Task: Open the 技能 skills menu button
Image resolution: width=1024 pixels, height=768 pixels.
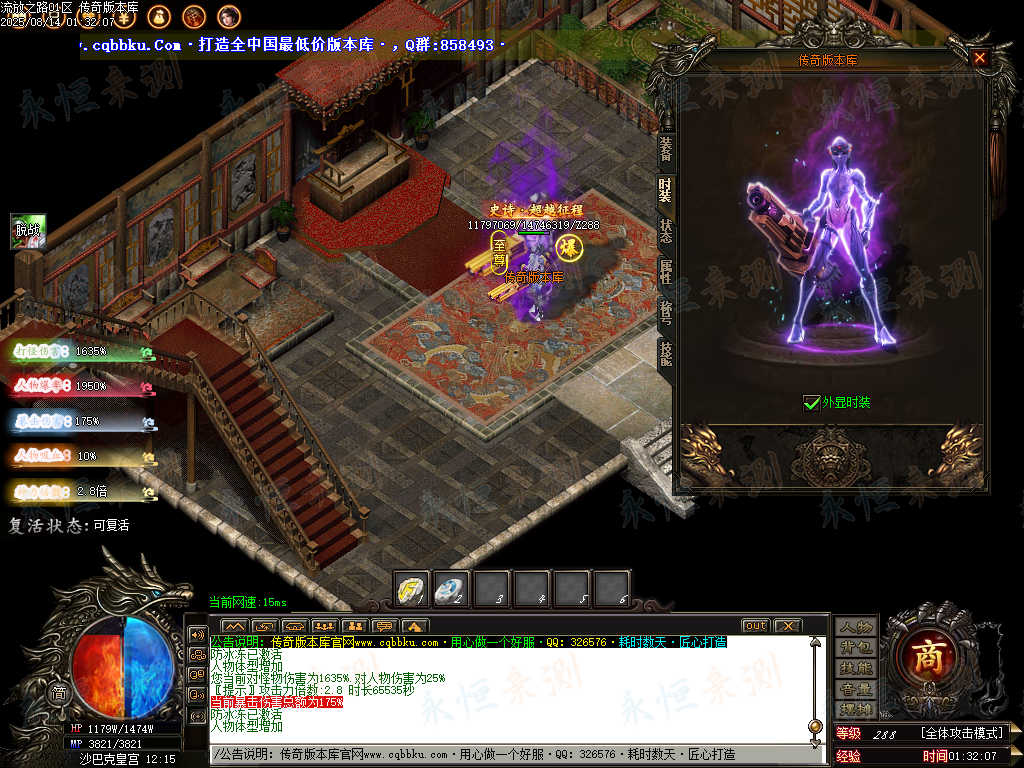Action: coord(856,668)
